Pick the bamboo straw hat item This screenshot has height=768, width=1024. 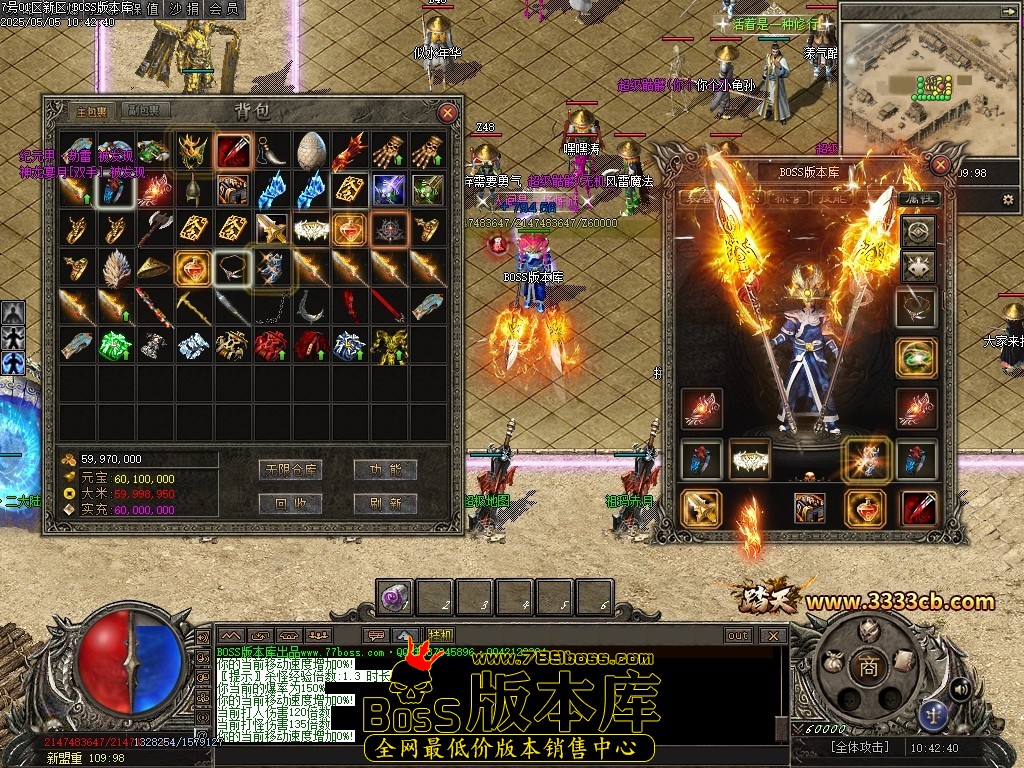(x=154, y=267)
